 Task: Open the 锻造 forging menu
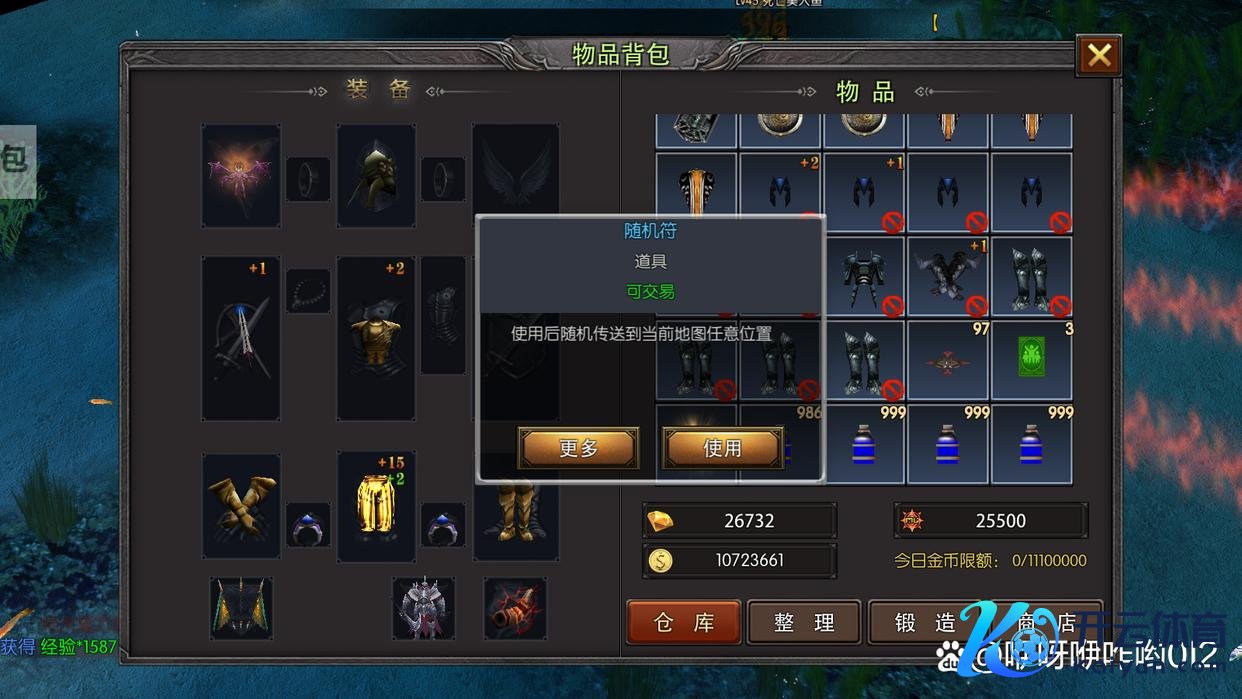(924, 623)
